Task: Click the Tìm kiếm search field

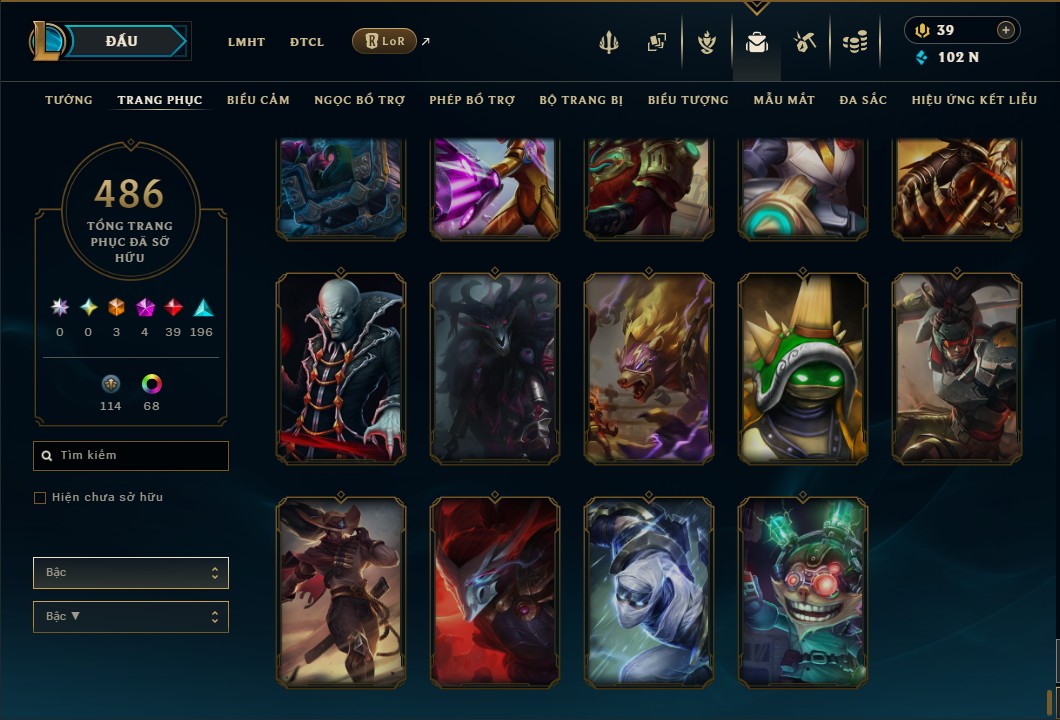Action: (x=131, y=456)
